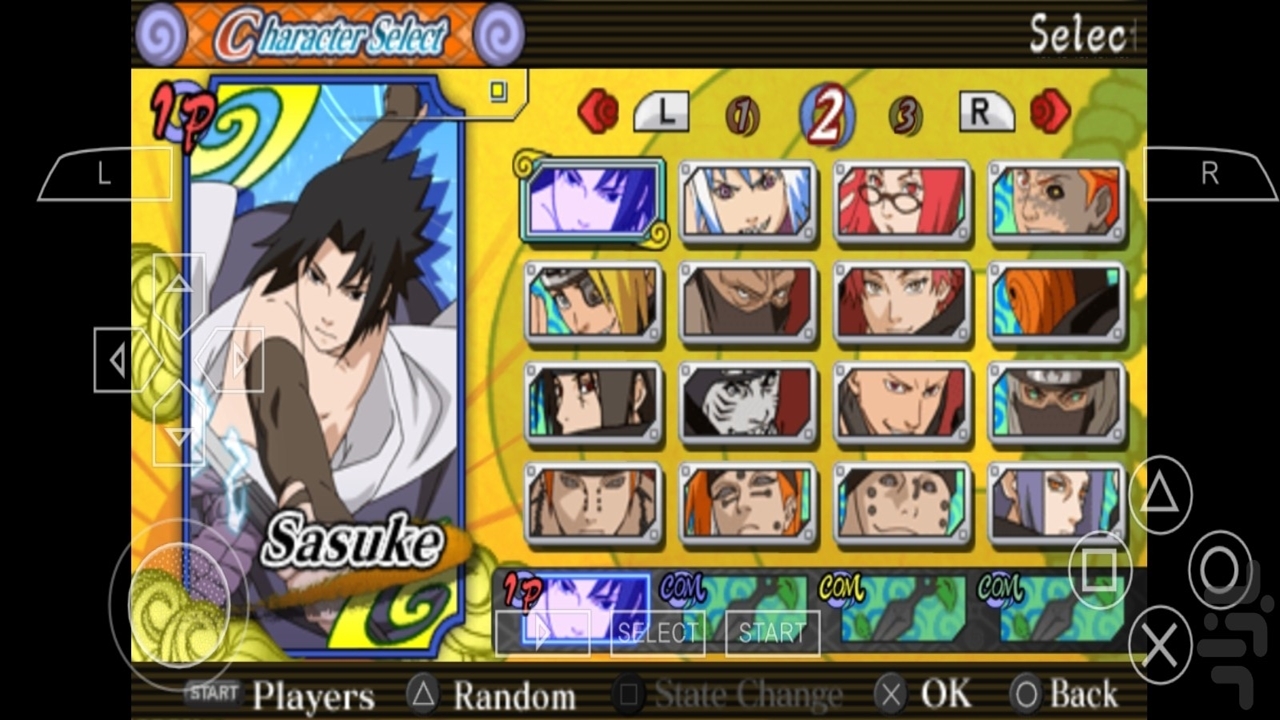The width and height of the screenshot is (1280, 720).
Task: Click the red left page arrow
Action: pos(598,112)
